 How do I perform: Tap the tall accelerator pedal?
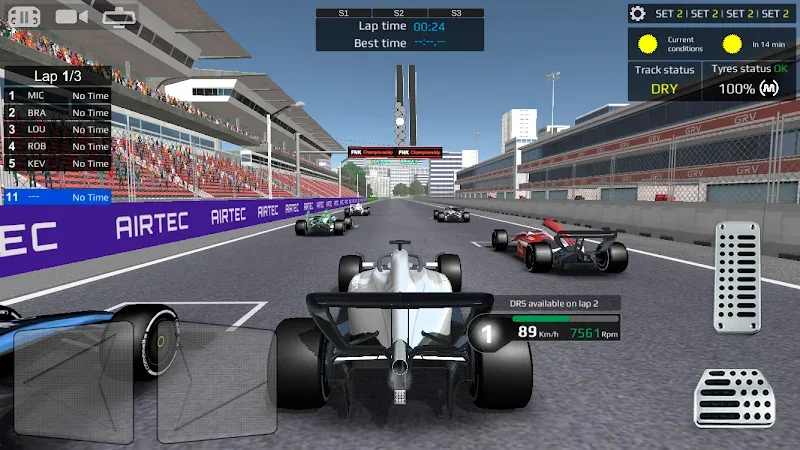[x=737, y=277]
